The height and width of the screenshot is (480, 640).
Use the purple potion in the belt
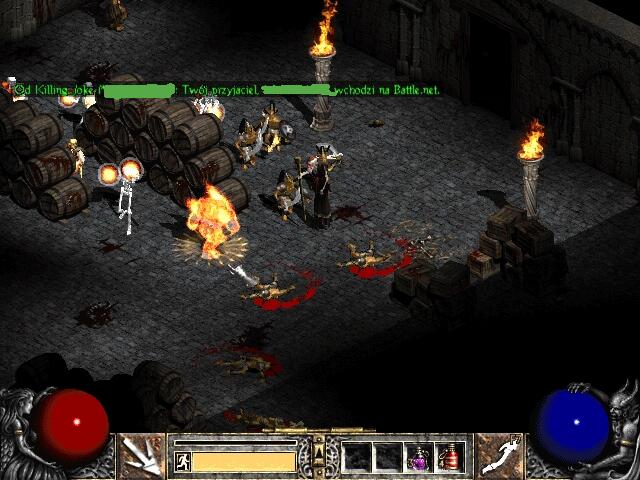tap(419, 457)
